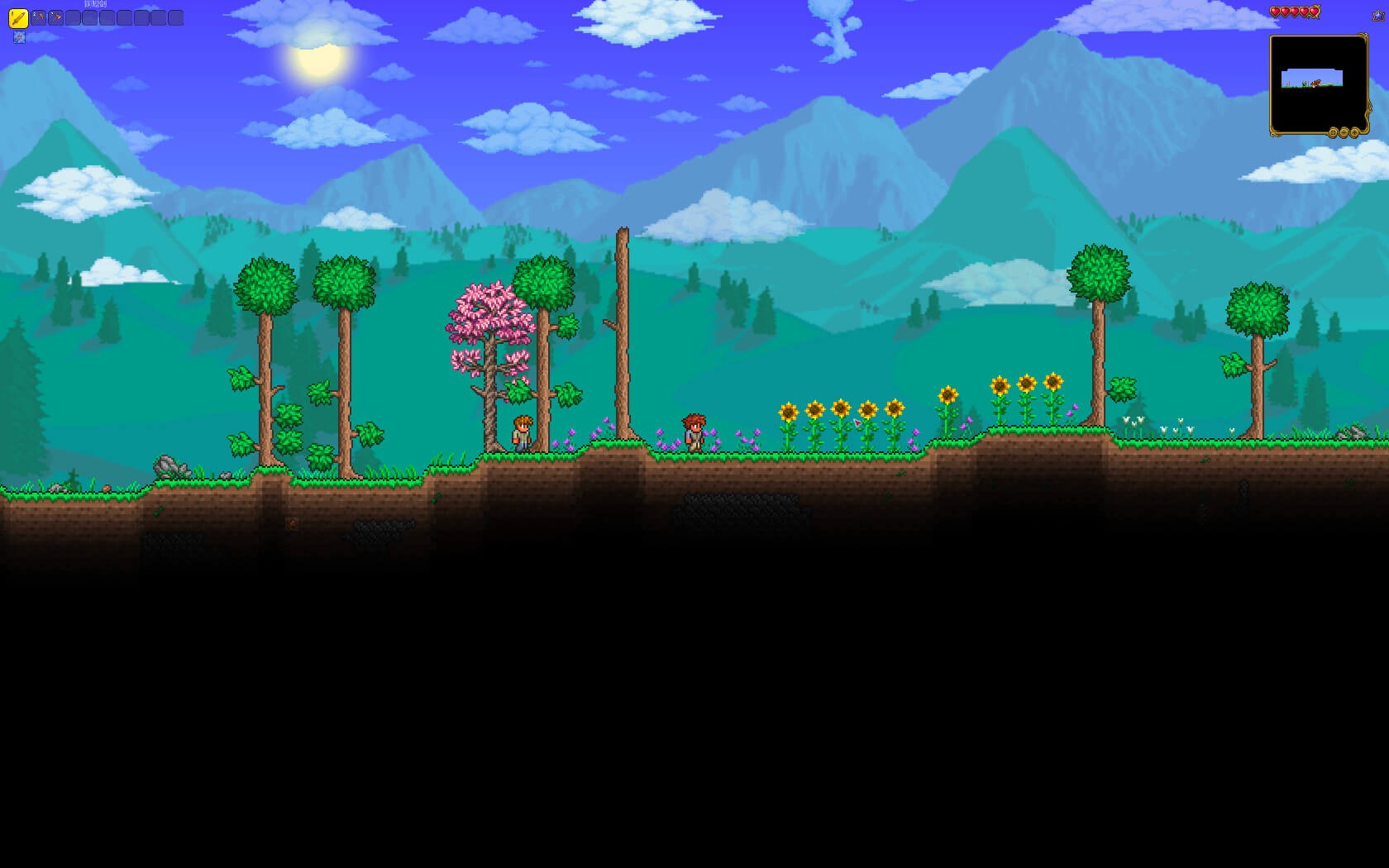The height and width of the screenshot is (868, 1389).
Task: Reset the minimap zoom with leftmost button
Action: click(1333, 132)
